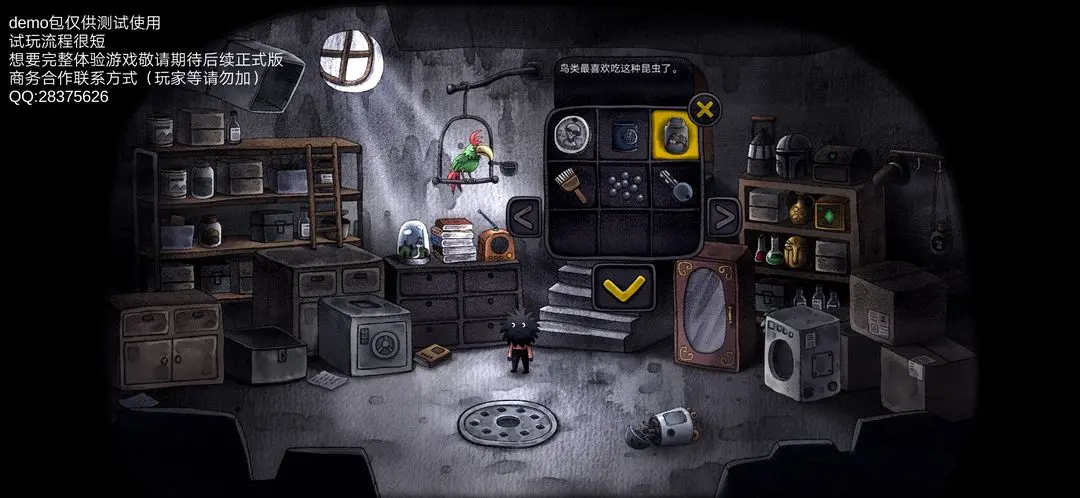Go to next inventory page arrow

coord(723,215)
